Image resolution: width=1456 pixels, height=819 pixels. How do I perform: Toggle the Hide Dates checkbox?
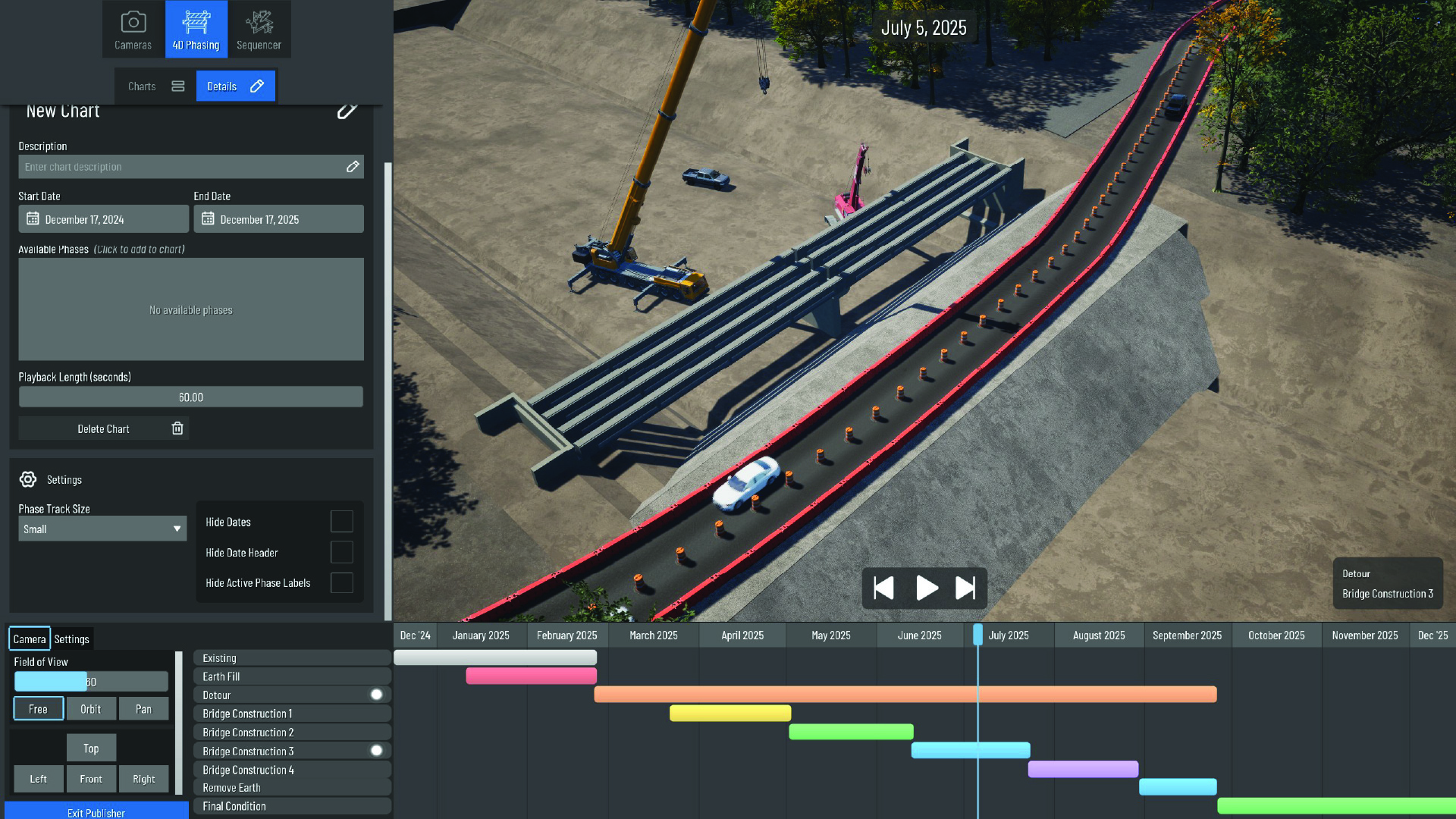point(341,522)
